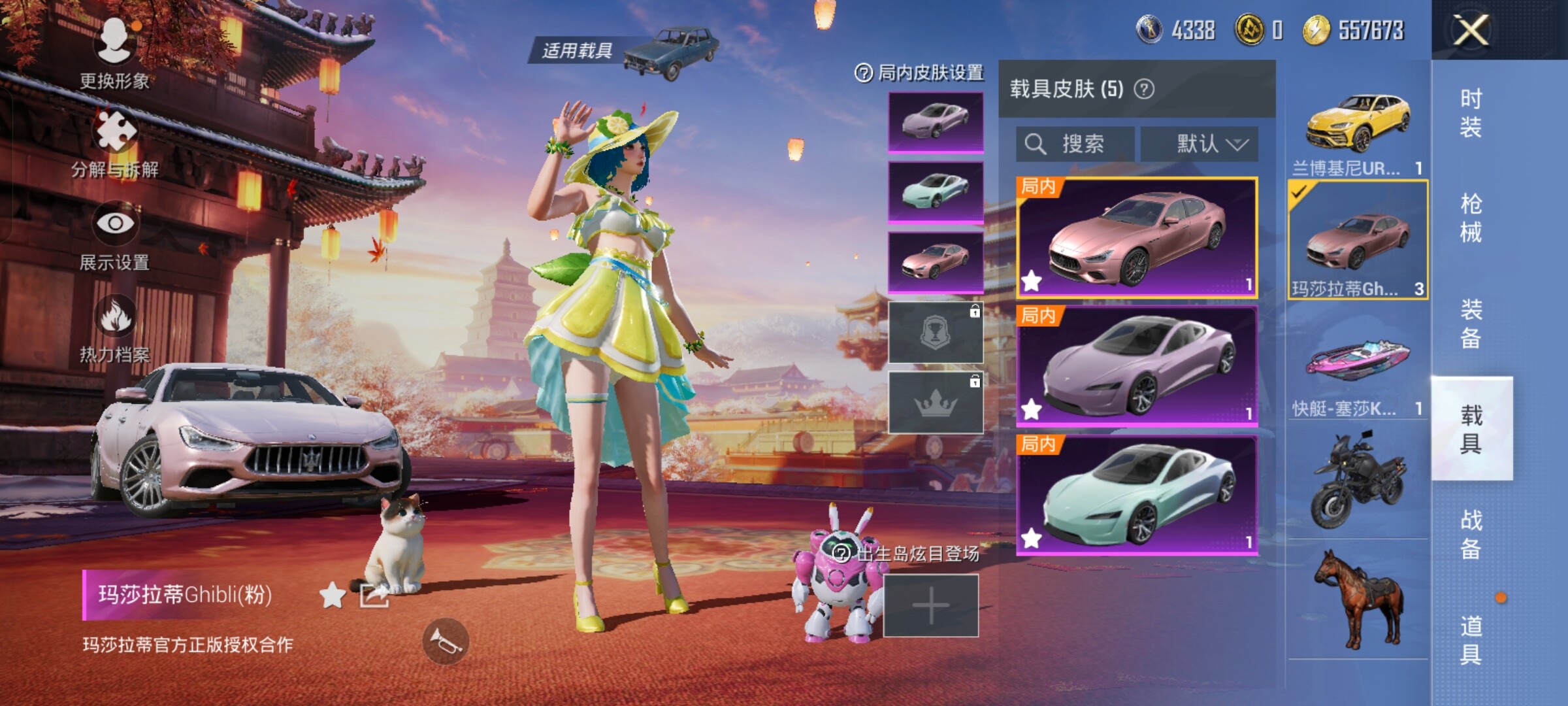Select the pink Maserati skin card

[x=1137, y=237]
